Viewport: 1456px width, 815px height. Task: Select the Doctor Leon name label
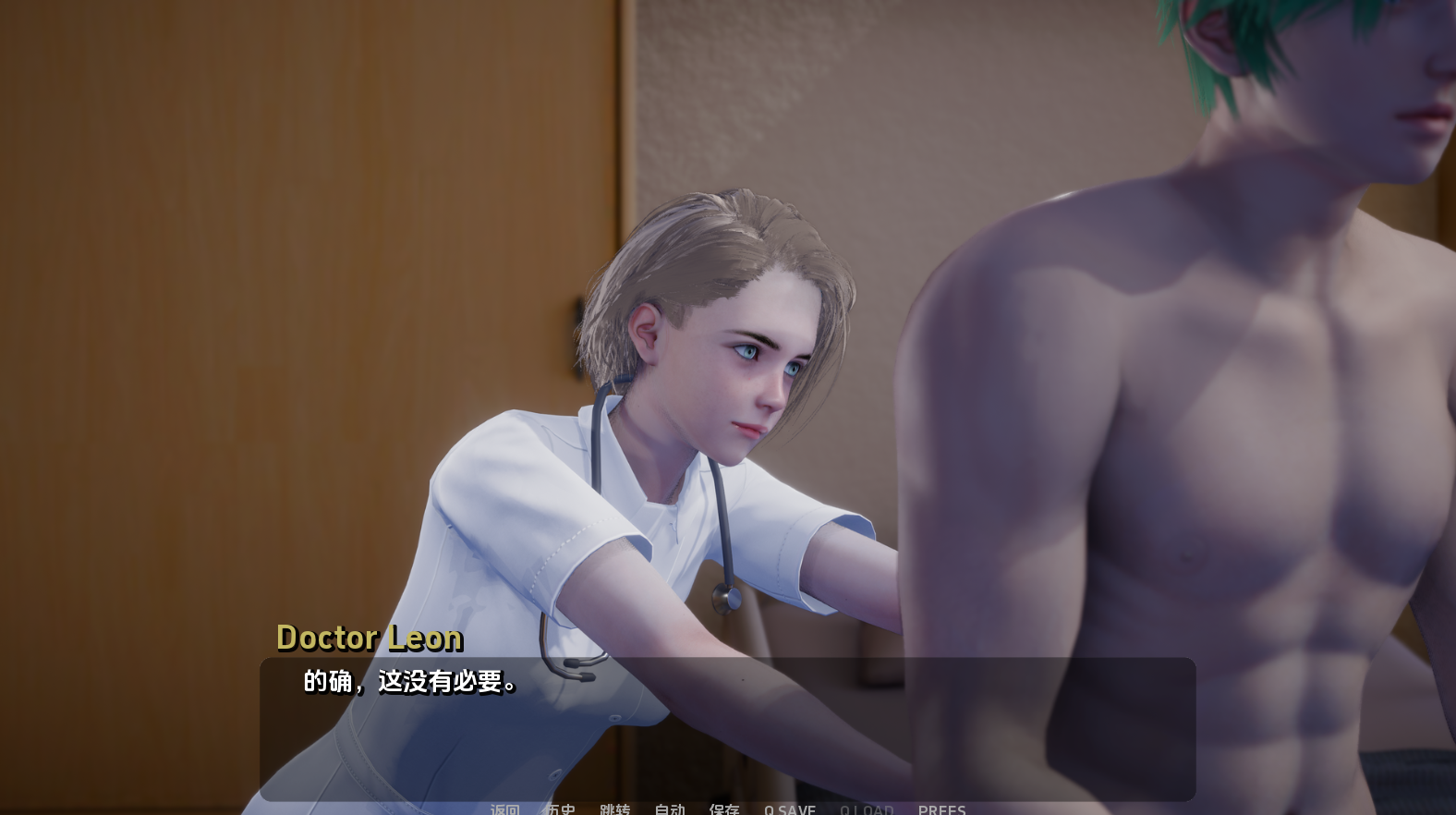point(370,638)
